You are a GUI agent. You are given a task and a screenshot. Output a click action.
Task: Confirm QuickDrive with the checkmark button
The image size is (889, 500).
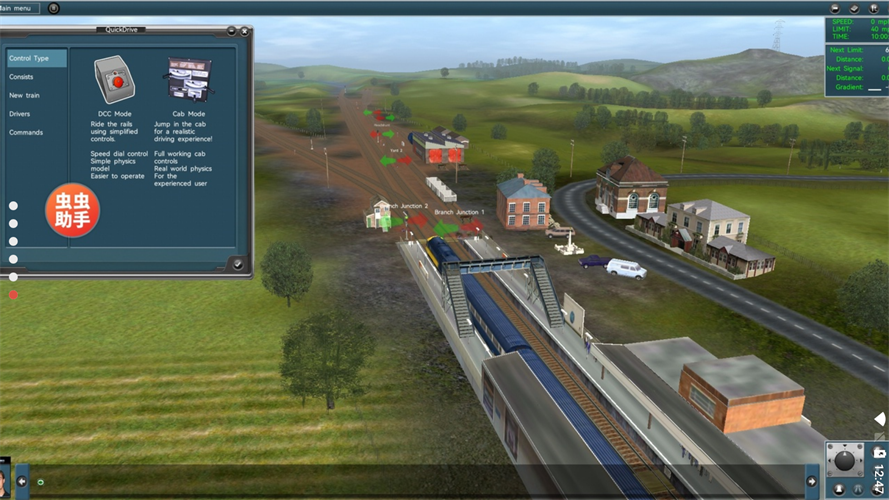[237, 264]
